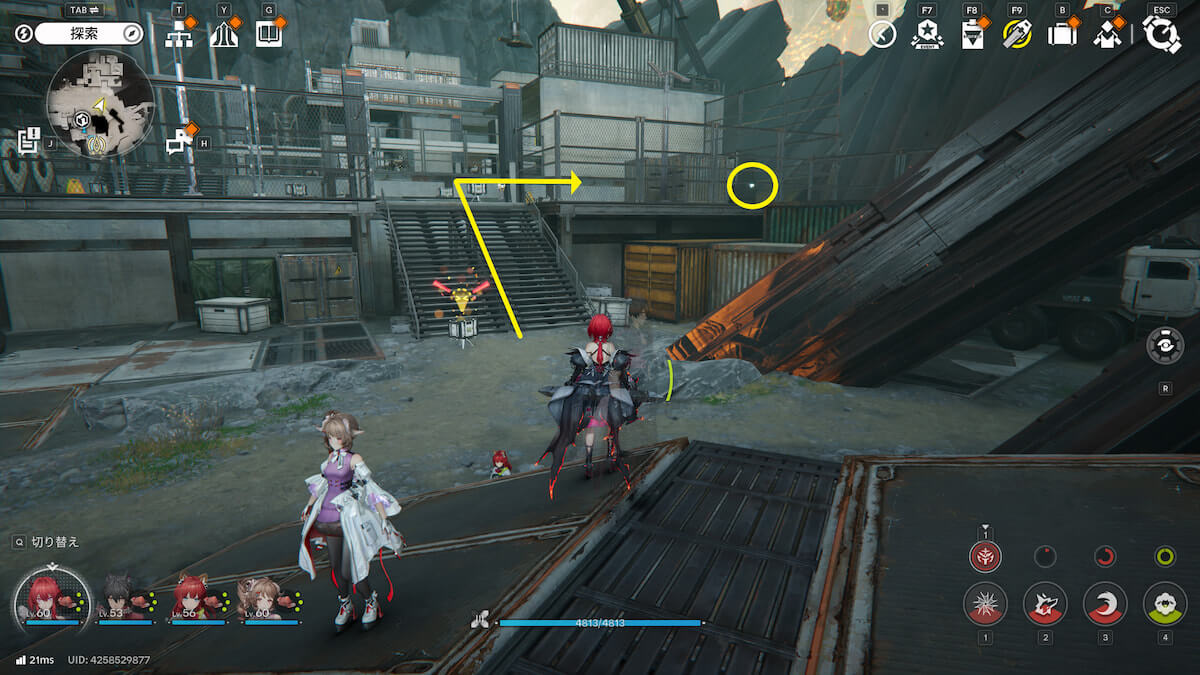Trigger the spiky starburst skill icon
This screenshot has height=675, width=1200.
tap(985, 603)
